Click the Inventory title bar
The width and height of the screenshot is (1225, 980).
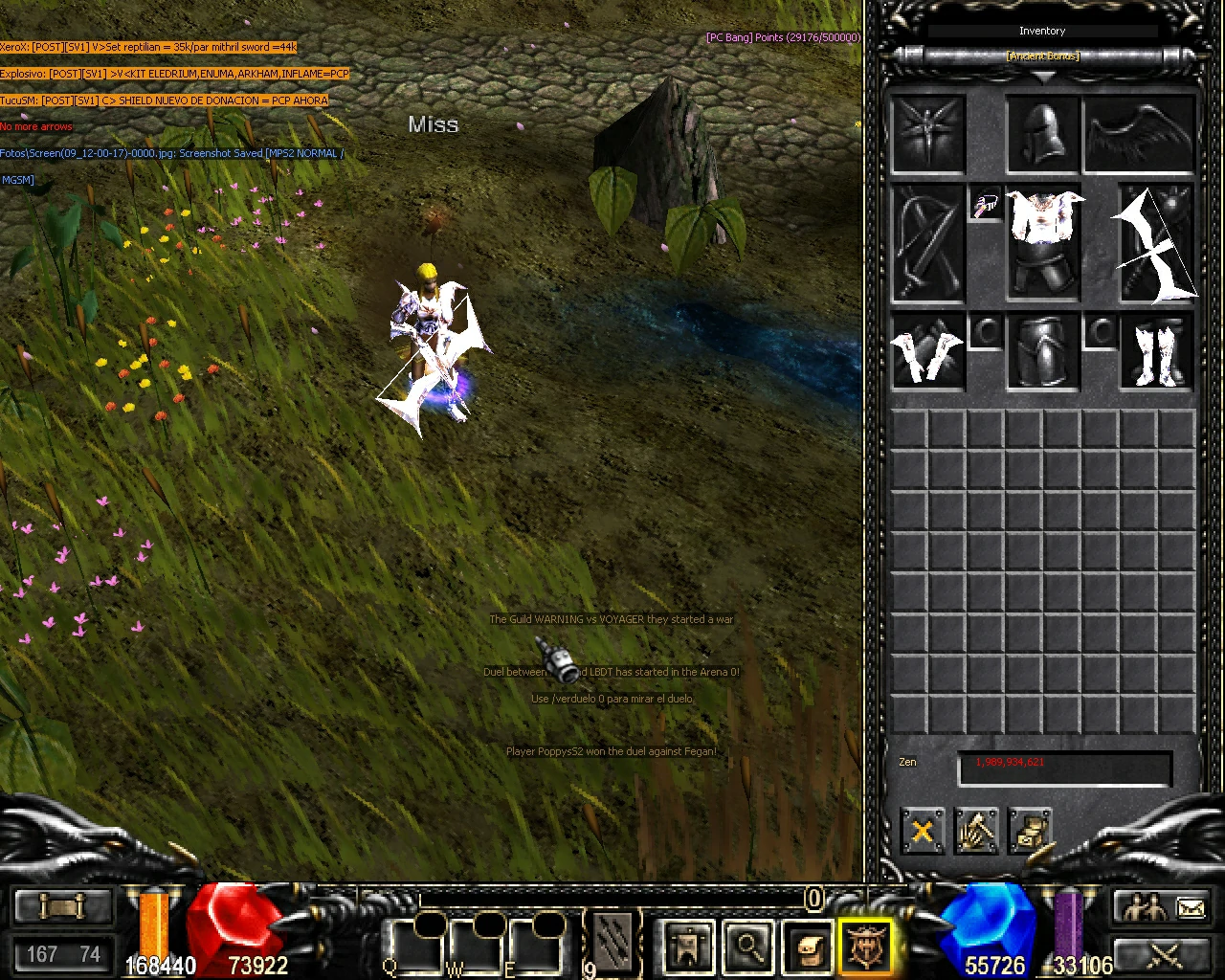(1042, 30)
